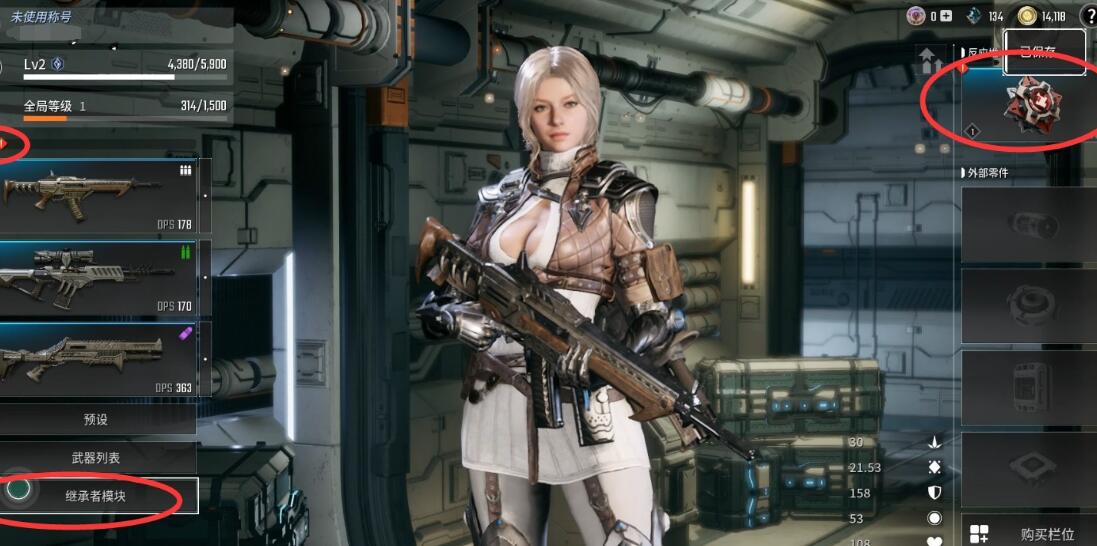This screenshot has width=1097, height=546.
Task: Click the gold coin currency icon
Action: click(x=1027, y=16)
